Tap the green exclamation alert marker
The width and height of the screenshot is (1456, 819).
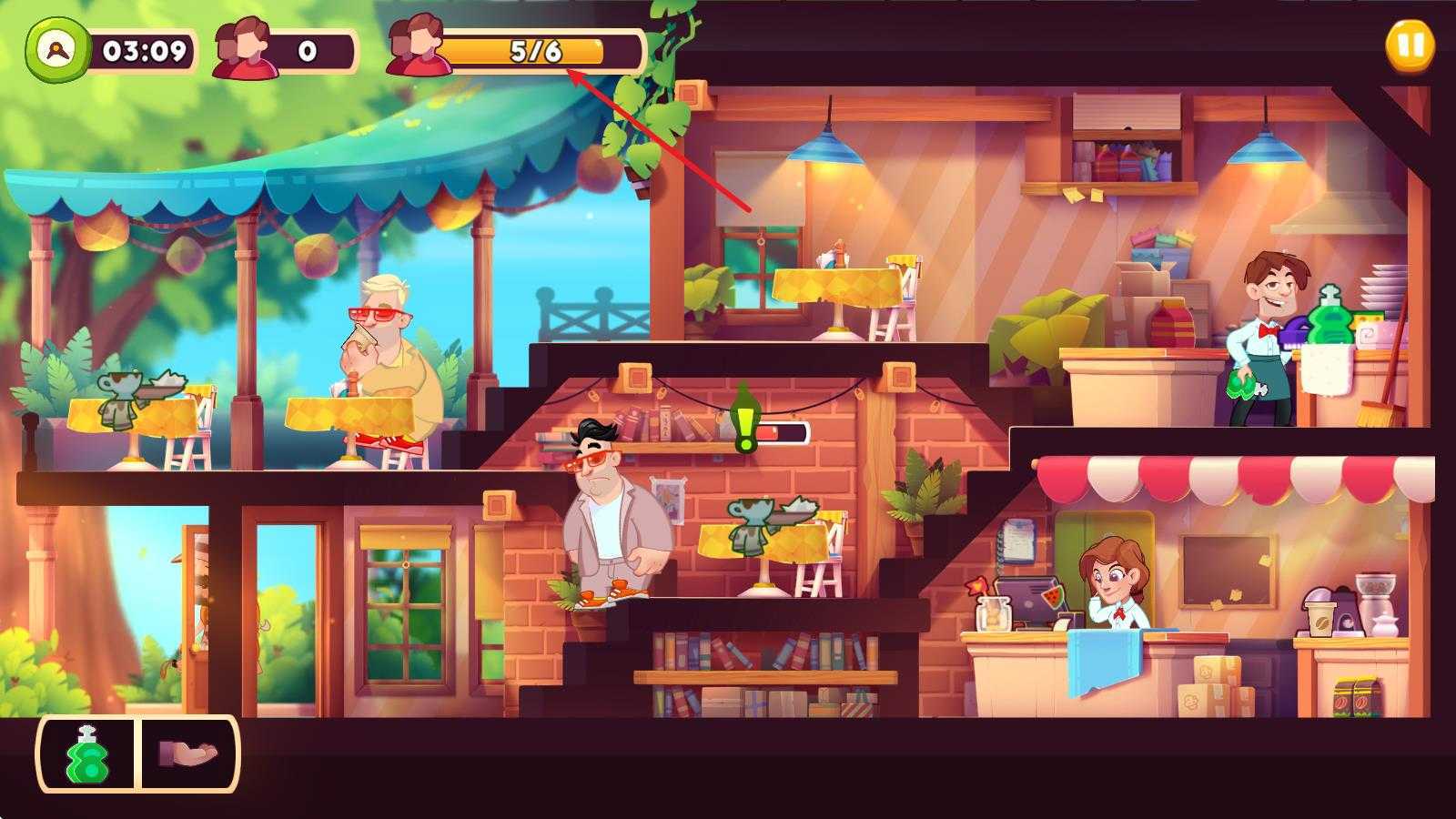(x=745, y=420)
